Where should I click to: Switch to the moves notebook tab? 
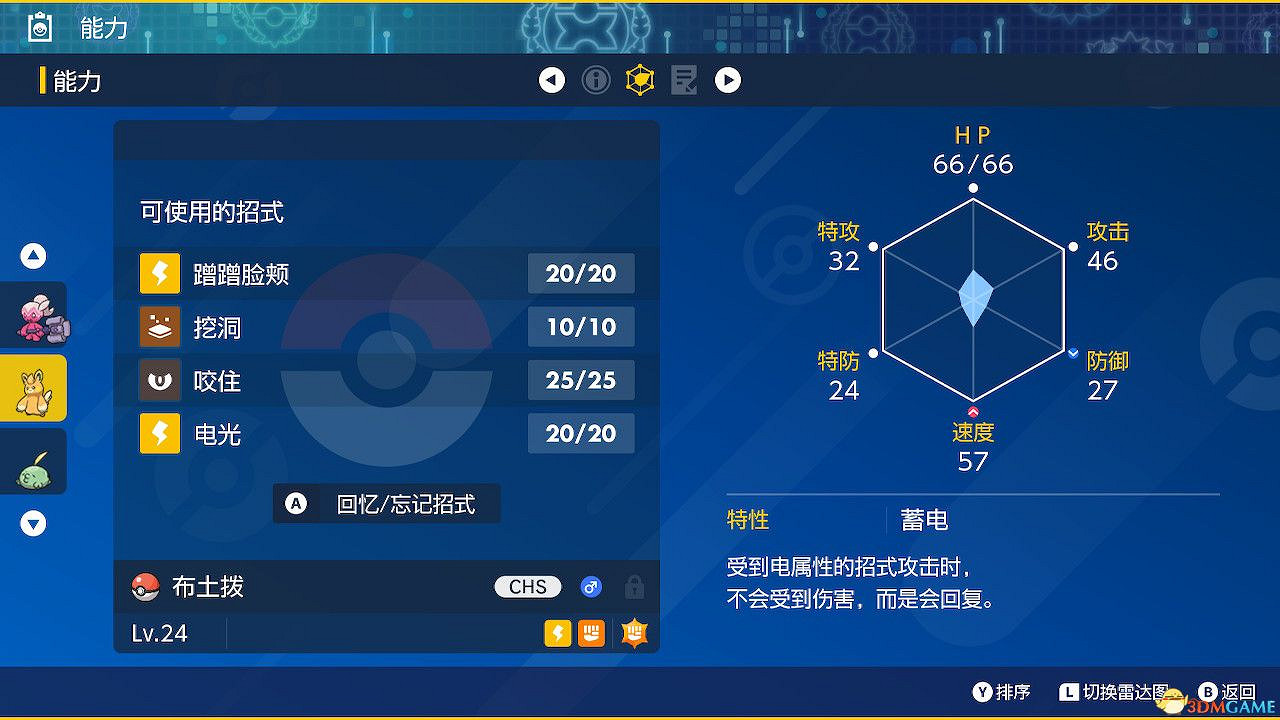click(684, 80)
